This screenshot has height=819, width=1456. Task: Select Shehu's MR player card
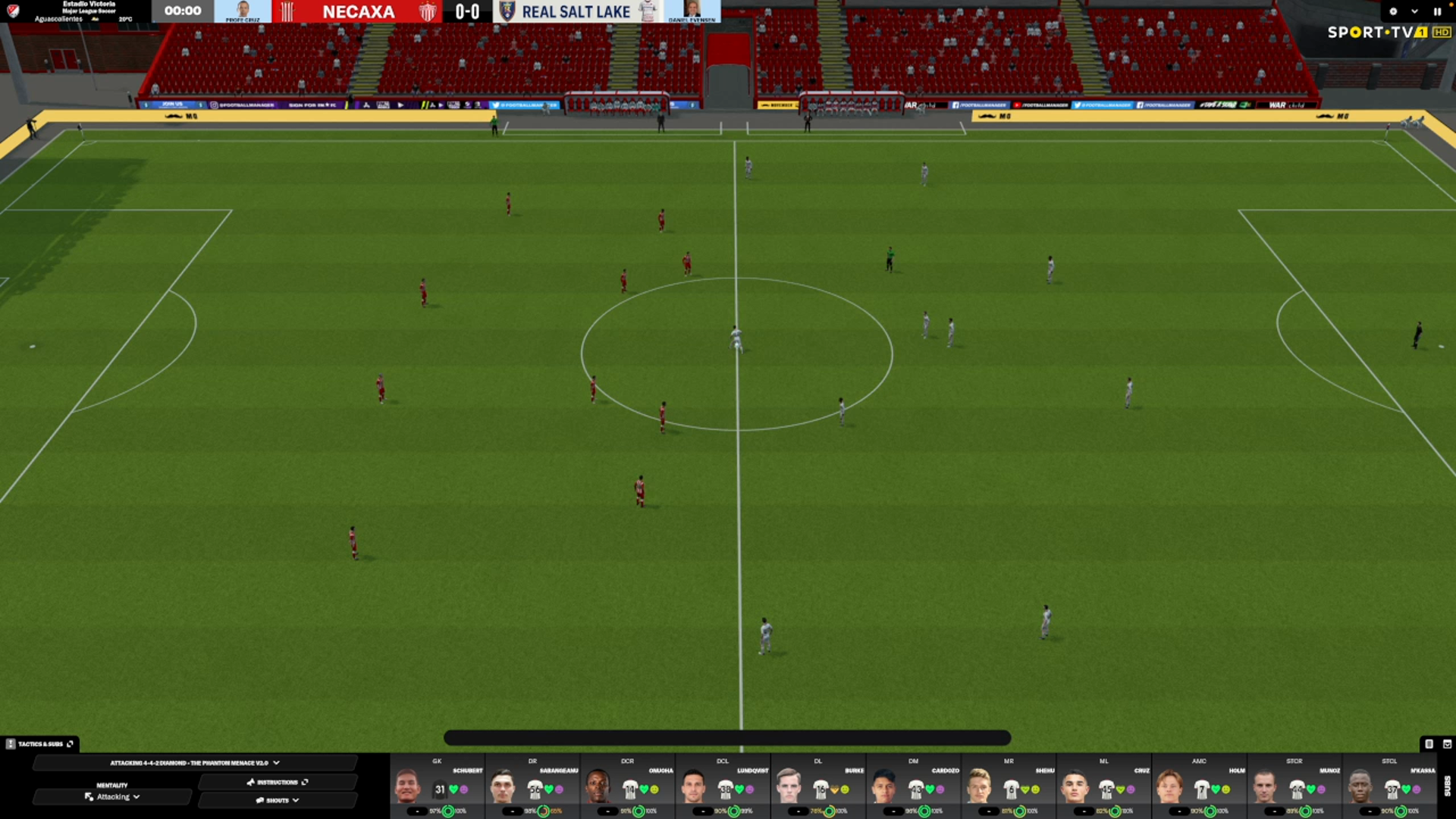[x=1009, y=787]
